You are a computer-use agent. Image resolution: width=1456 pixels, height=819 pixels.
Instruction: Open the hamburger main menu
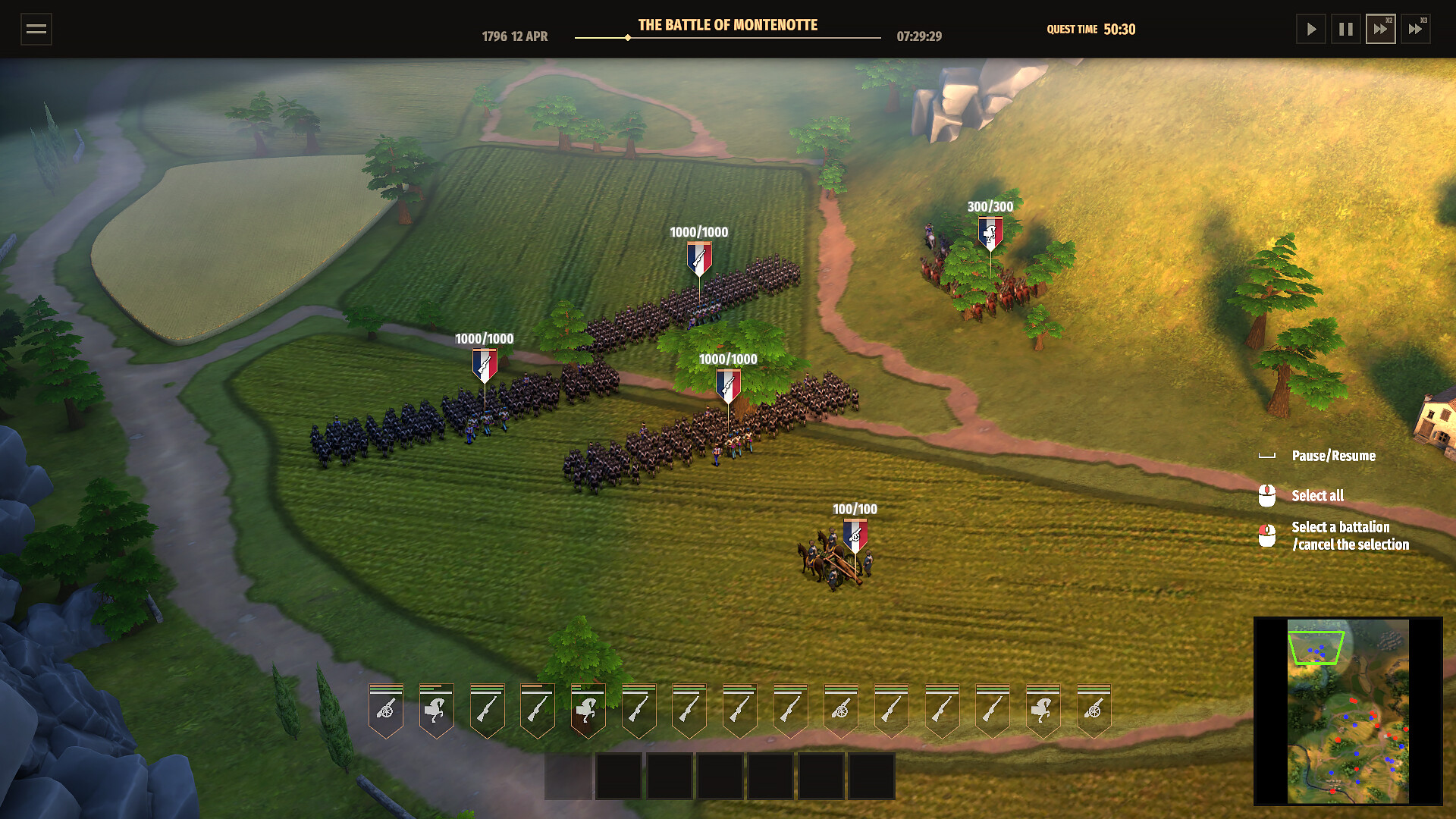point(36,30)
